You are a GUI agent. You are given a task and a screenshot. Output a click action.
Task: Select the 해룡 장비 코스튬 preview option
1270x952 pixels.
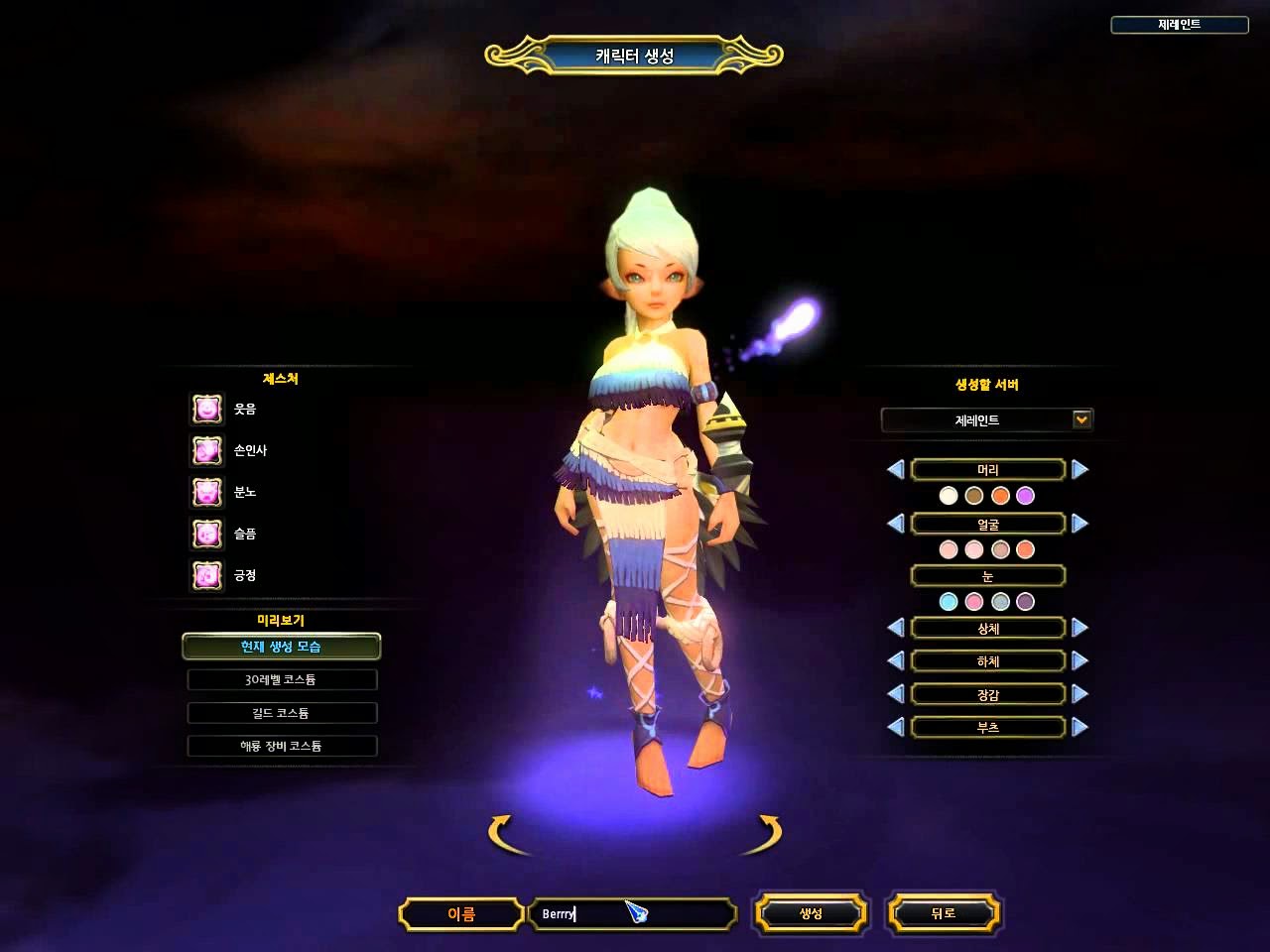282,745
